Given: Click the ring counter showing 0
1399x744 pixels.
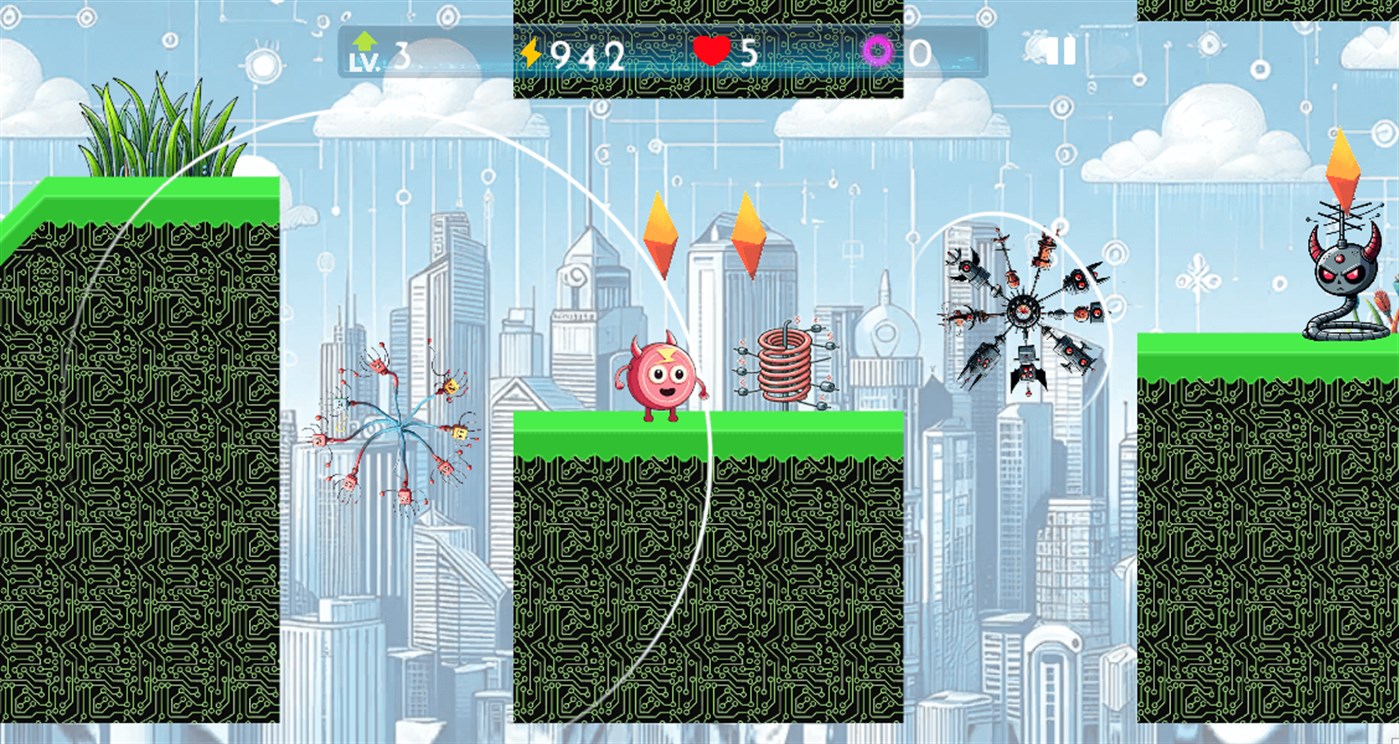Looking at the screenshot, I should 921,50.
